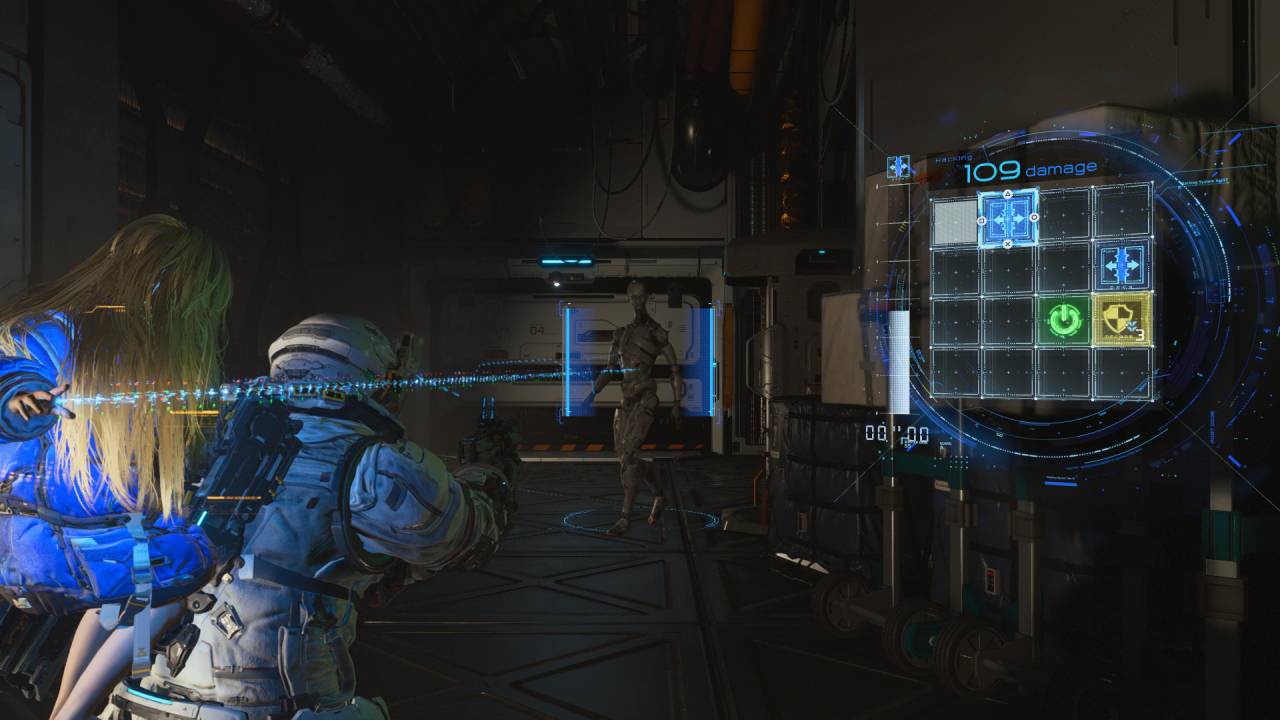Select the blue arrows tile in second row
Image resolution: width=1280 pixels, height=720 pixels.
[1120, 264]
